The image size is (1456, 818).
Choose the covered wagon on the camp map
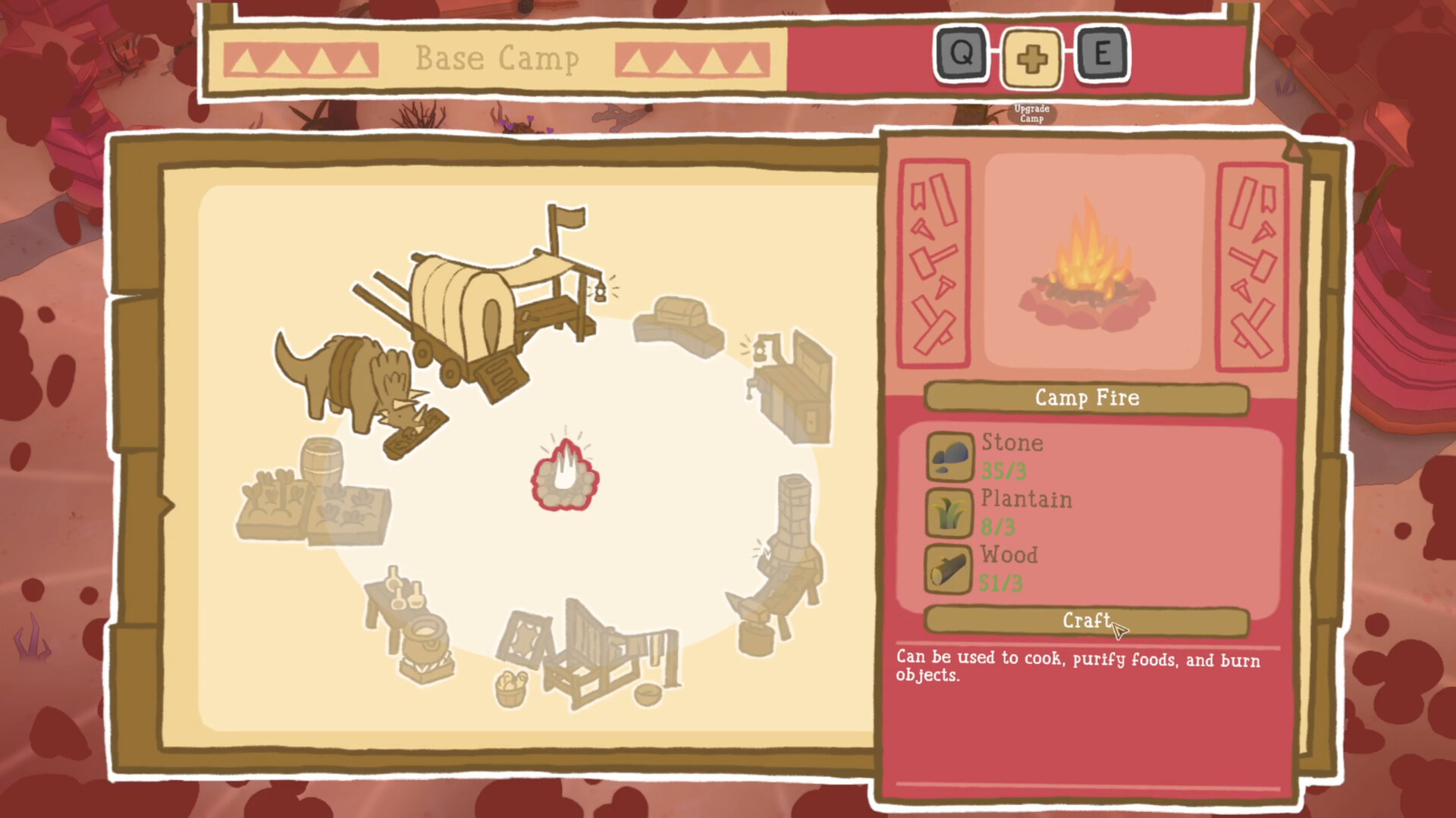click(x=485, y=311)
